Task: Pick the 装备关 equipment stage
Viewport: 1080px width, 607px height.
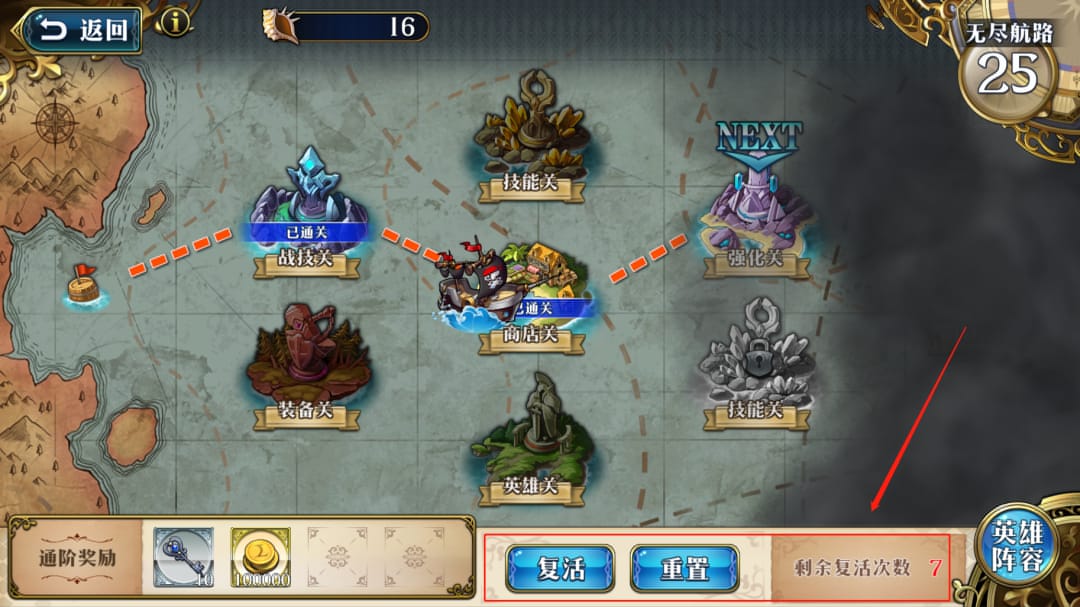Action: pyautogui.click(x=306, y=360)
